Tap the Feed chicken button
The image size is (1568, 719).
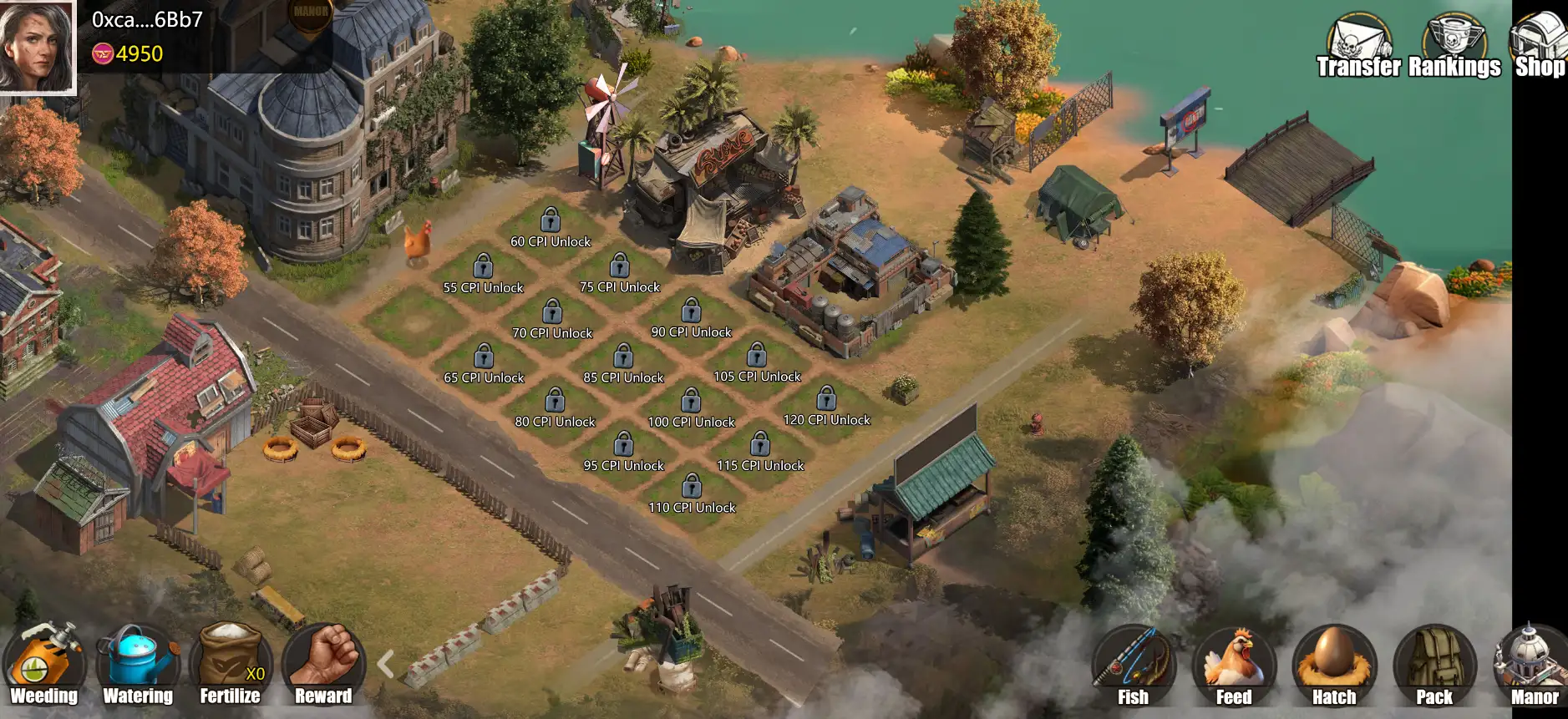coord(1234,667)
